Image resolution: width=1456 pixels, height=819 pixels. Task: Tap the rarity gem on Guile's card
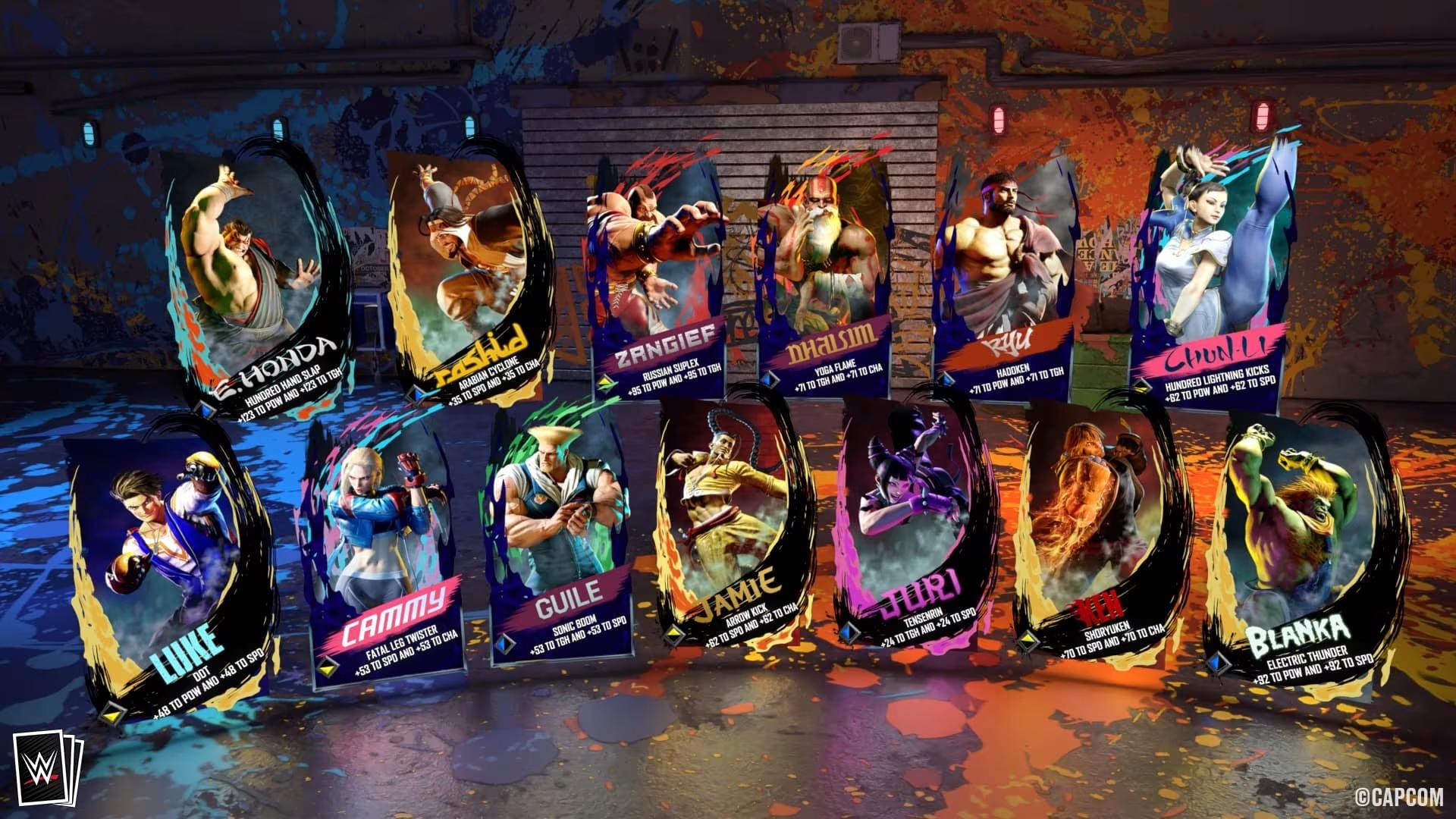[x=504, y=642]
